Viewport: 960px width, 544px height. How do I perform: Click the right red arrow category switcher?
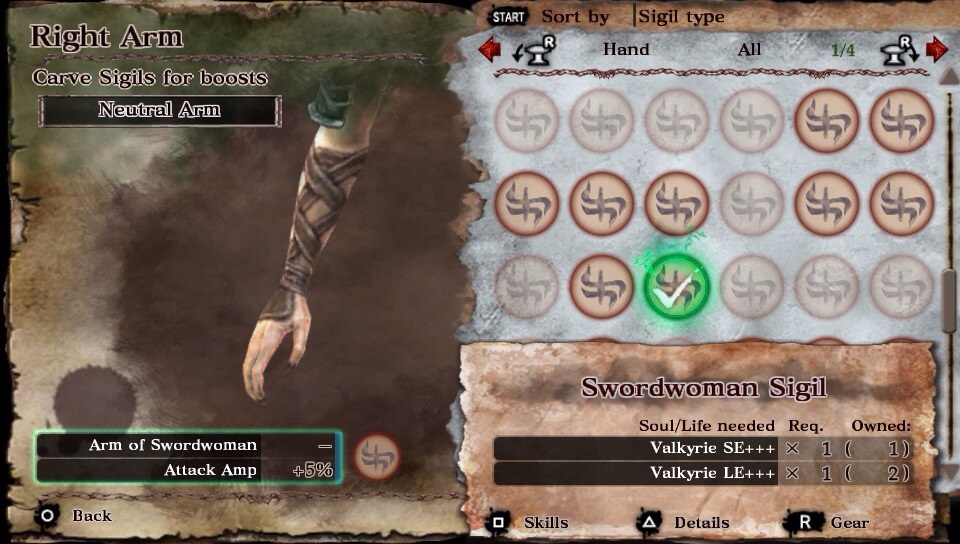[x=936, y=49]
